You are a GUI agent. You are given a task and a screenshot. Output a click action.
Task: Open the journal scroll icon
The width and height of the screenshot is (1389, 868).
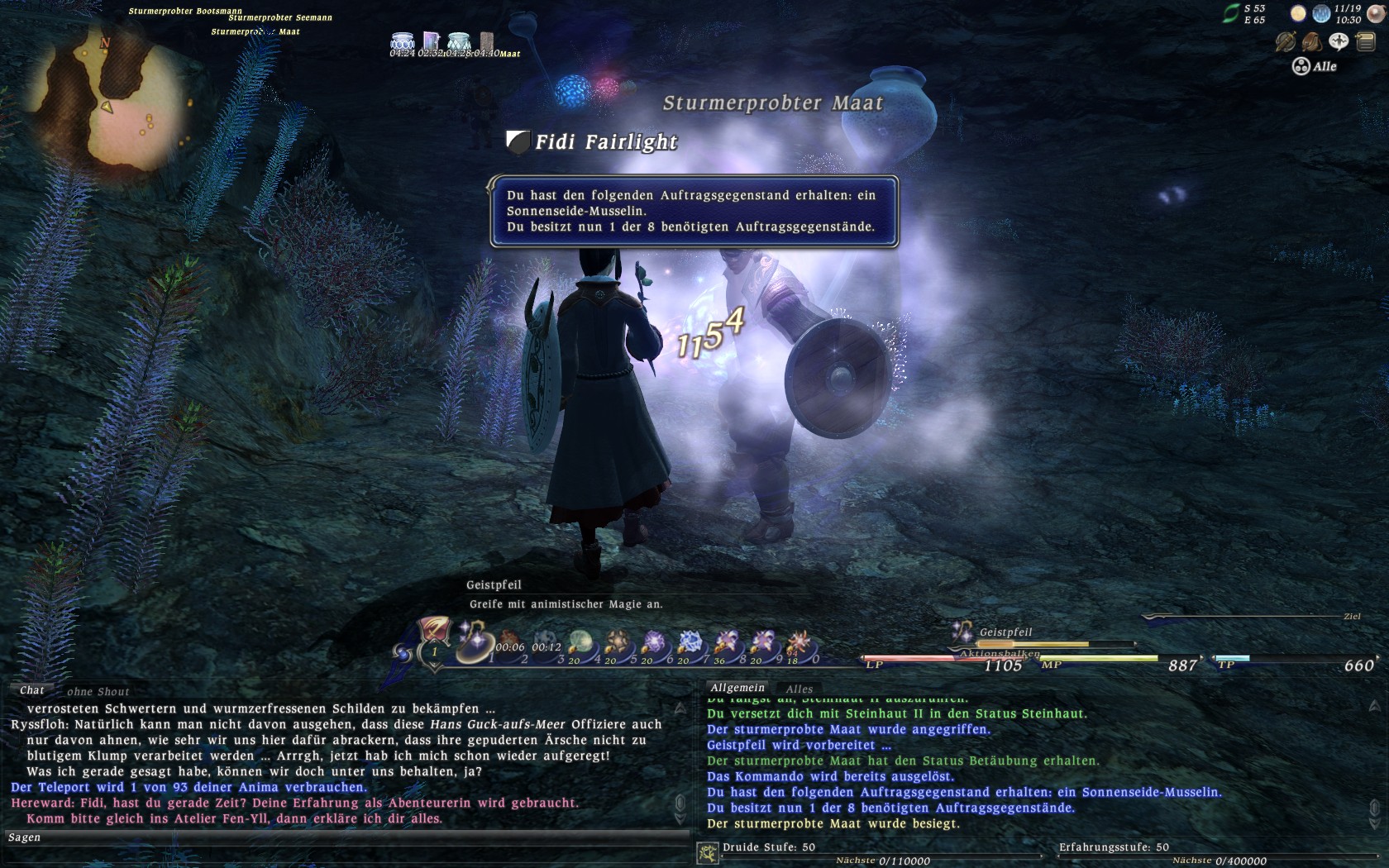(1365, 41)
